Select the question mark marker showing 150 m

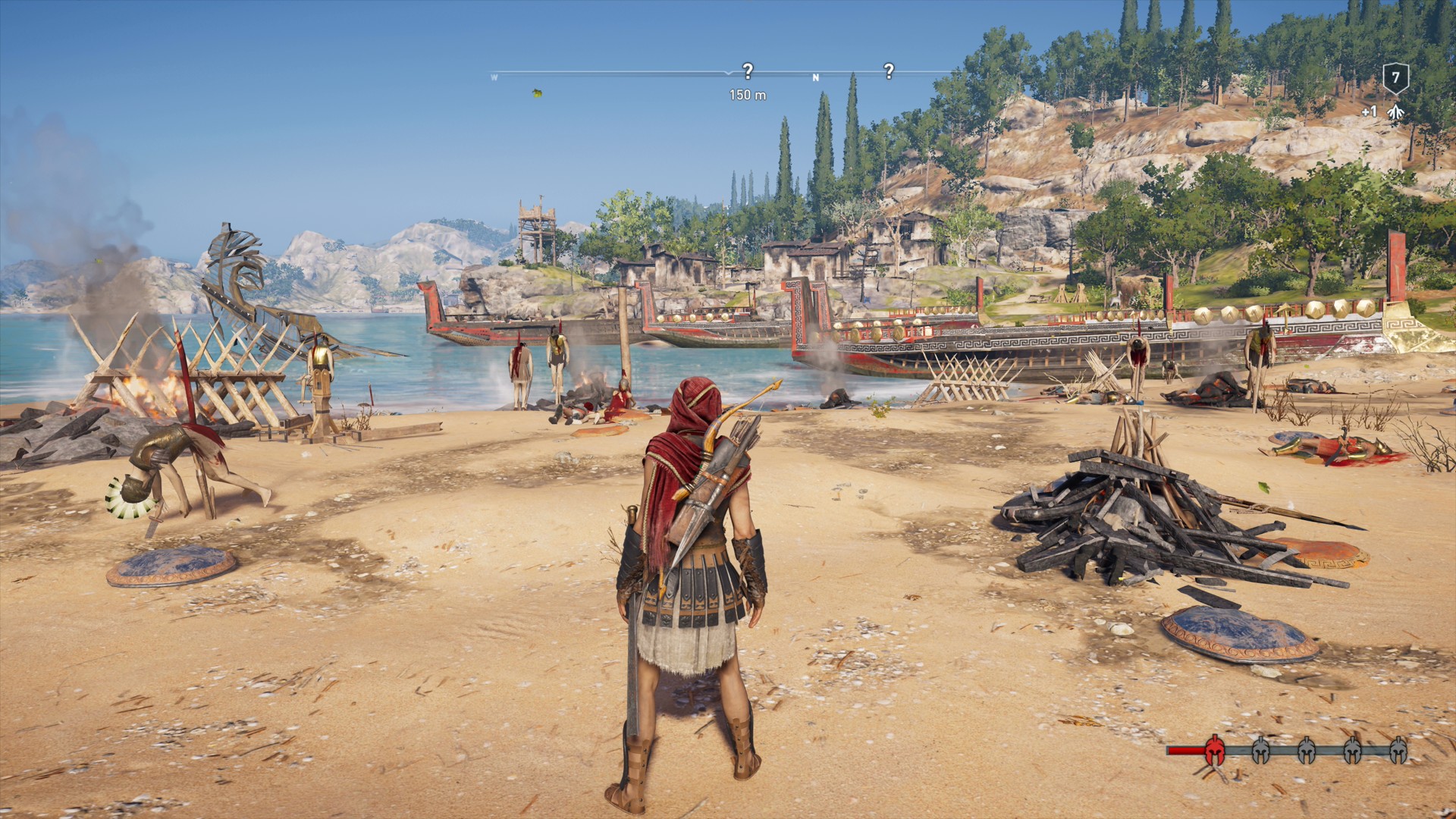(748, 71)
